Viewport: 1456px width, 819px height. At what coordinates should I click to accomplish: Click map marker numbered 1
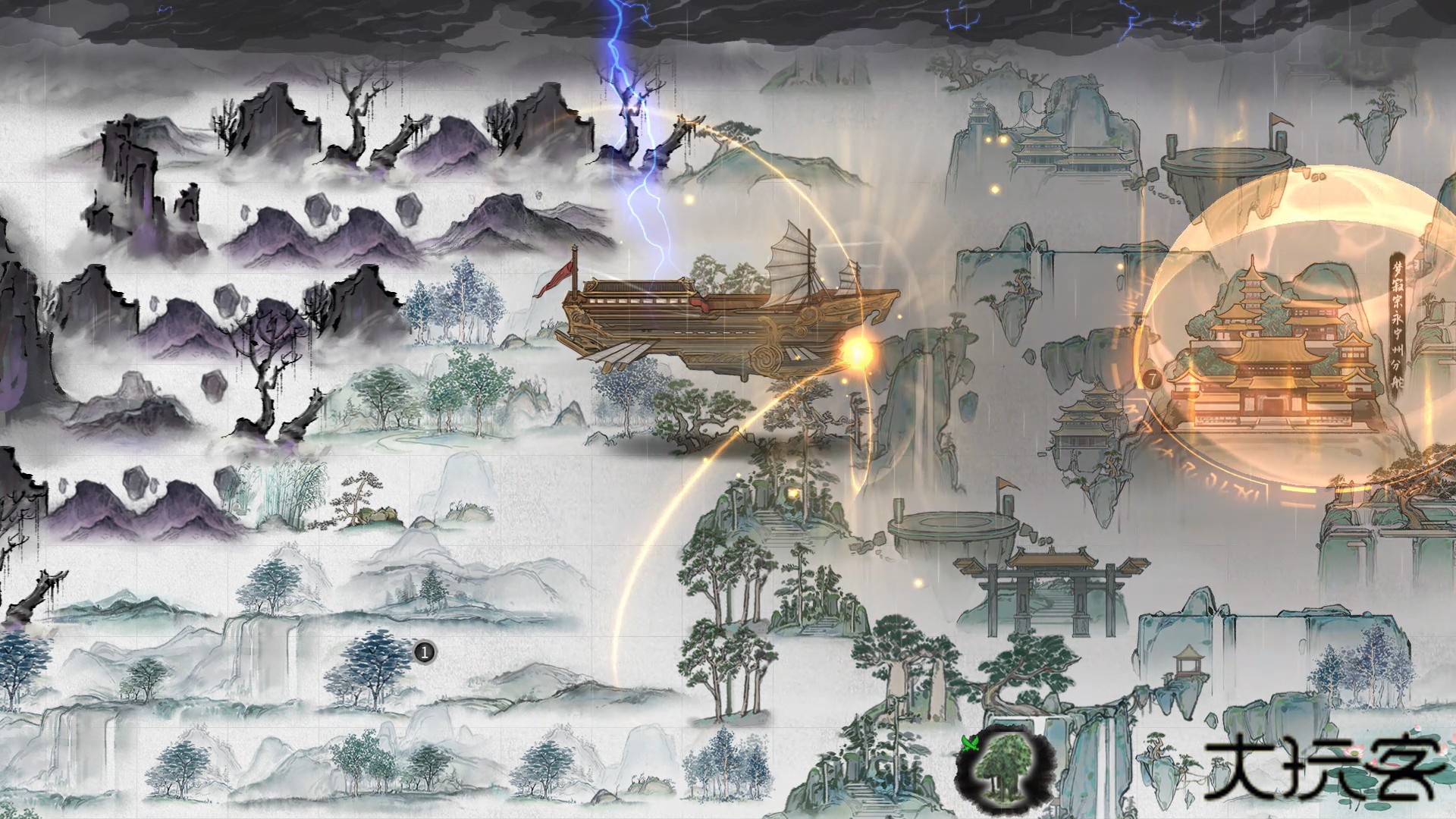pos(424,651)
